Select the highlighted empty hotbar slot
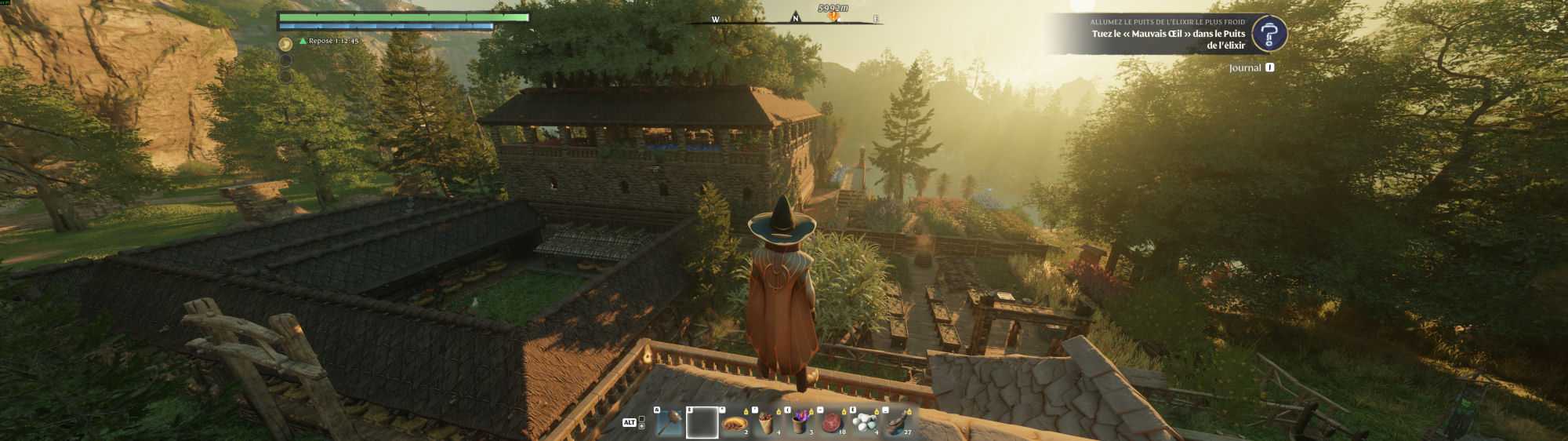Viewport: 1568px width, 441px height. coord(702,423)
